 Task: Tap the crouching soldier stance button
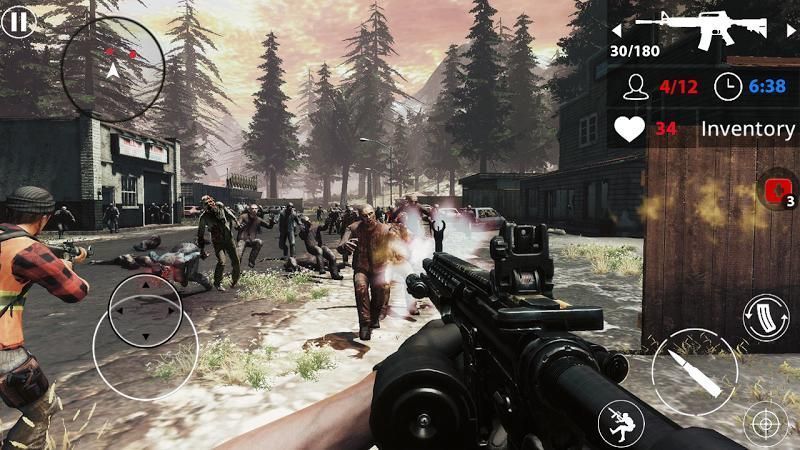(x=620, y=423)
